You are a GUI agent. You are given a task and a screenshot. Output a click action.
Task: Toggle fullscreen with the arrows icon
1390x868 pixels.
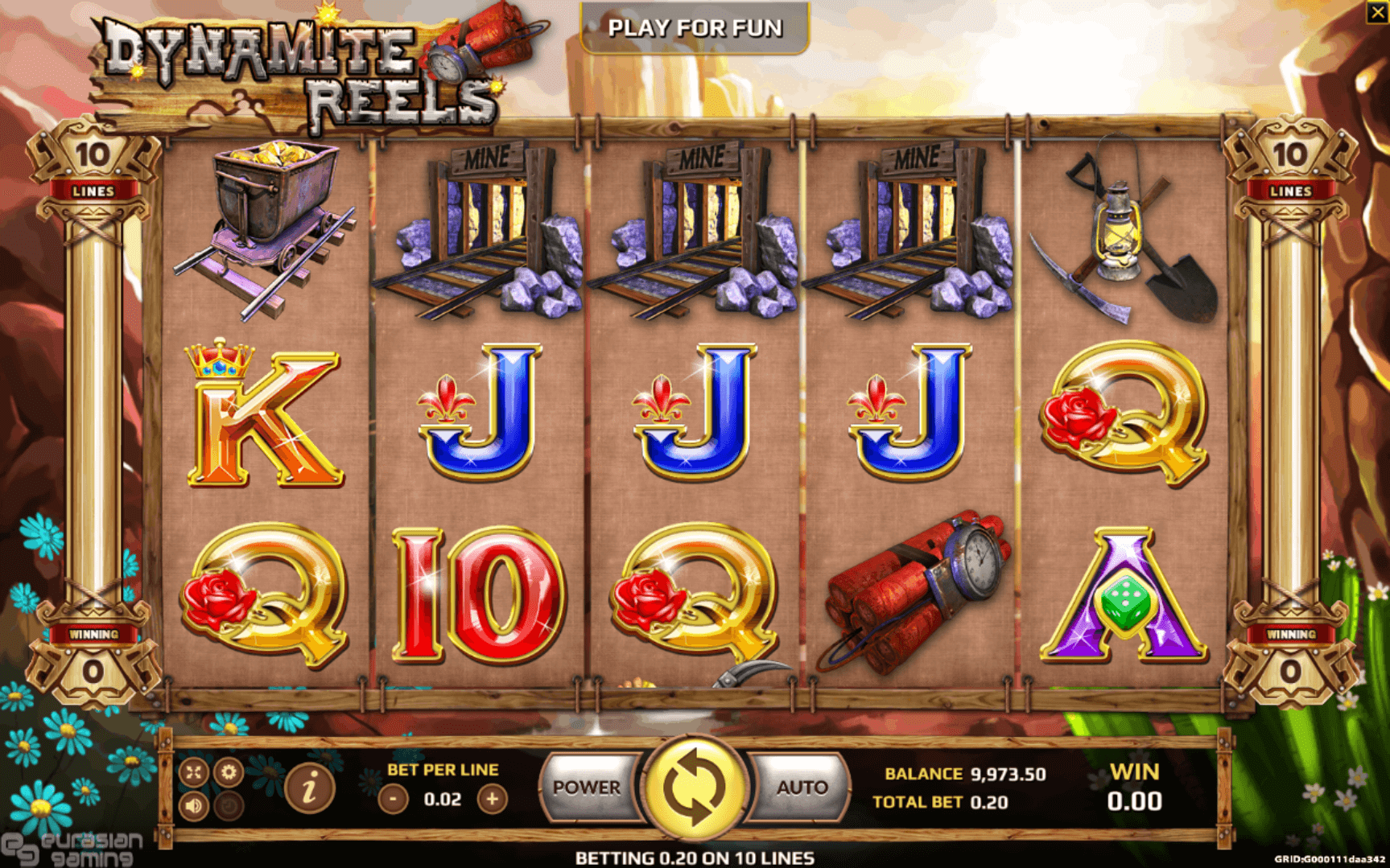click(x=194, y=772)
